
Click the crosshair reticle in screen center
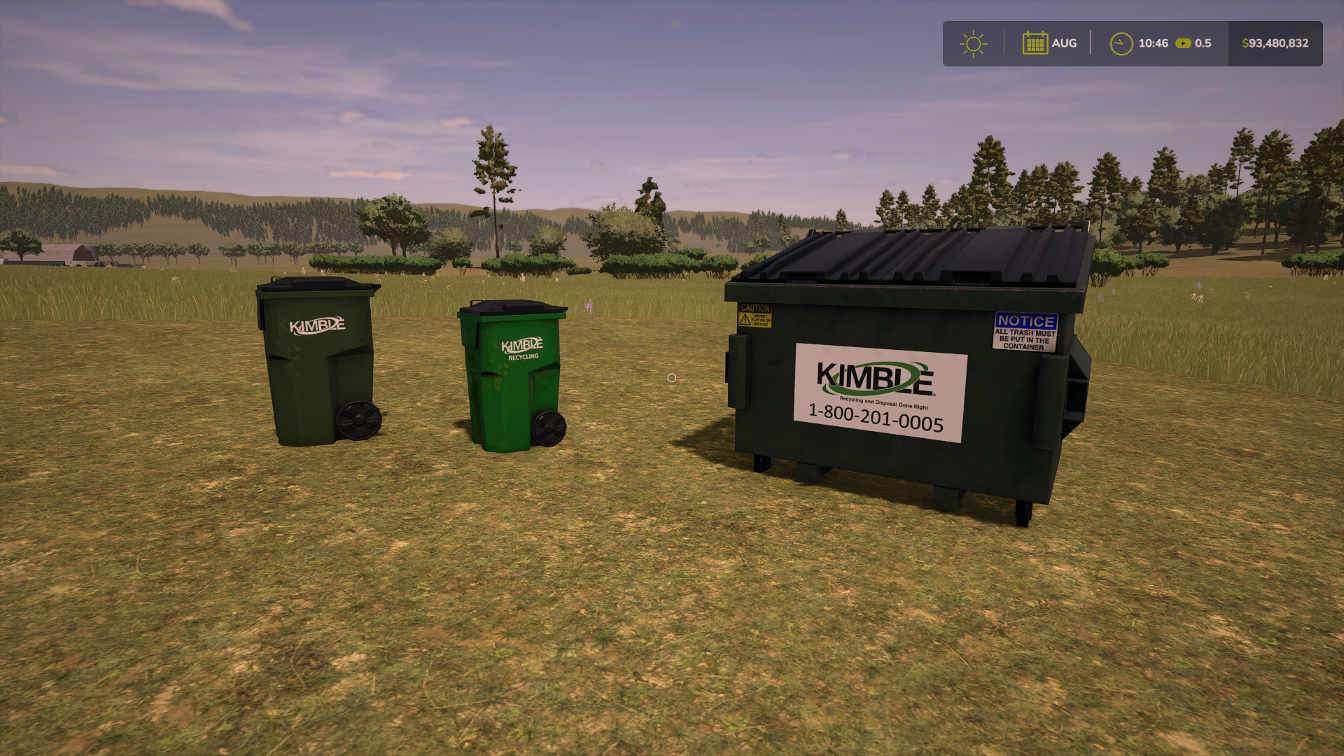[670, 377]
